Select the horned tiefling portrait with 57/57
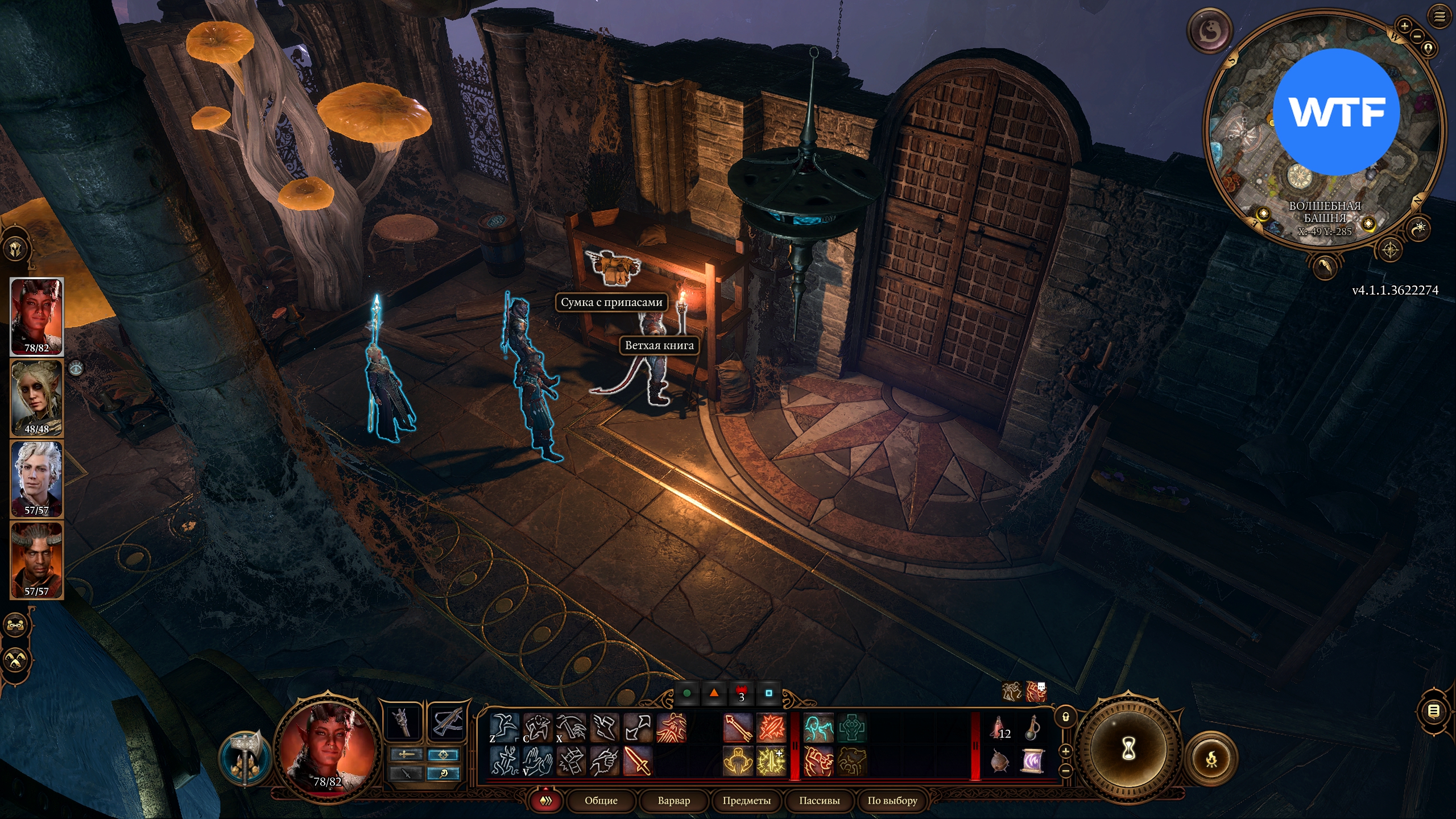Screen dimensions: 1456x819 tap(37, 560)
